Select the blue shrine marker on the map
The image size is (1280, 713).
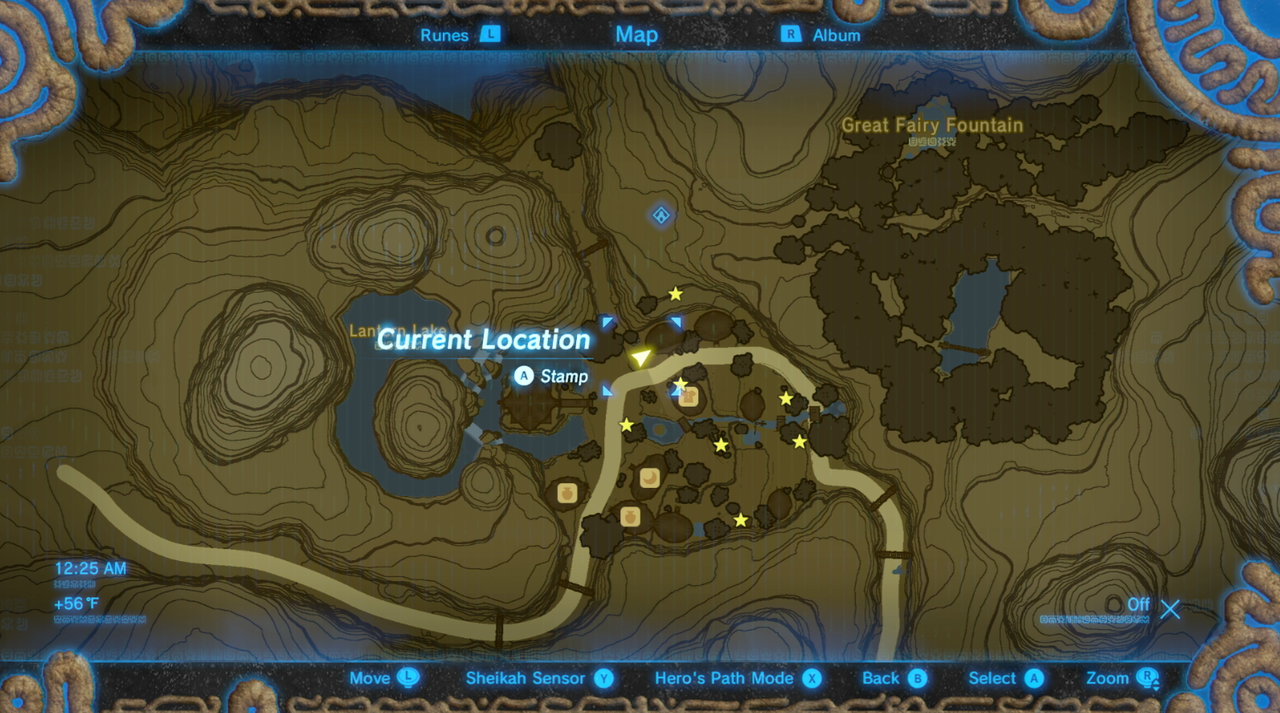click(x=661, y=215)
